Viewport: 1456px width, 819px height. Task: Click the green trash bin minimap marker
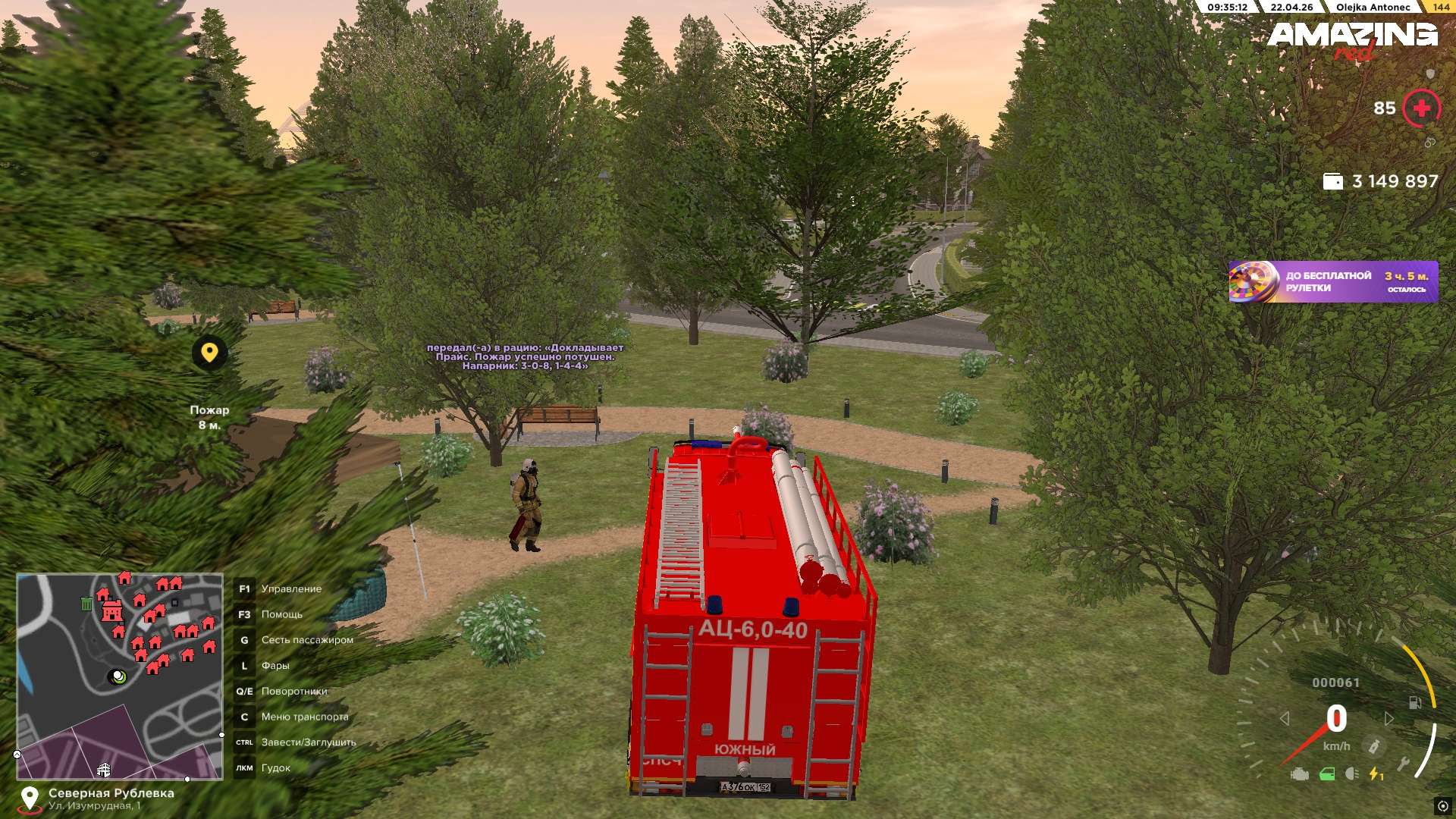86,604
